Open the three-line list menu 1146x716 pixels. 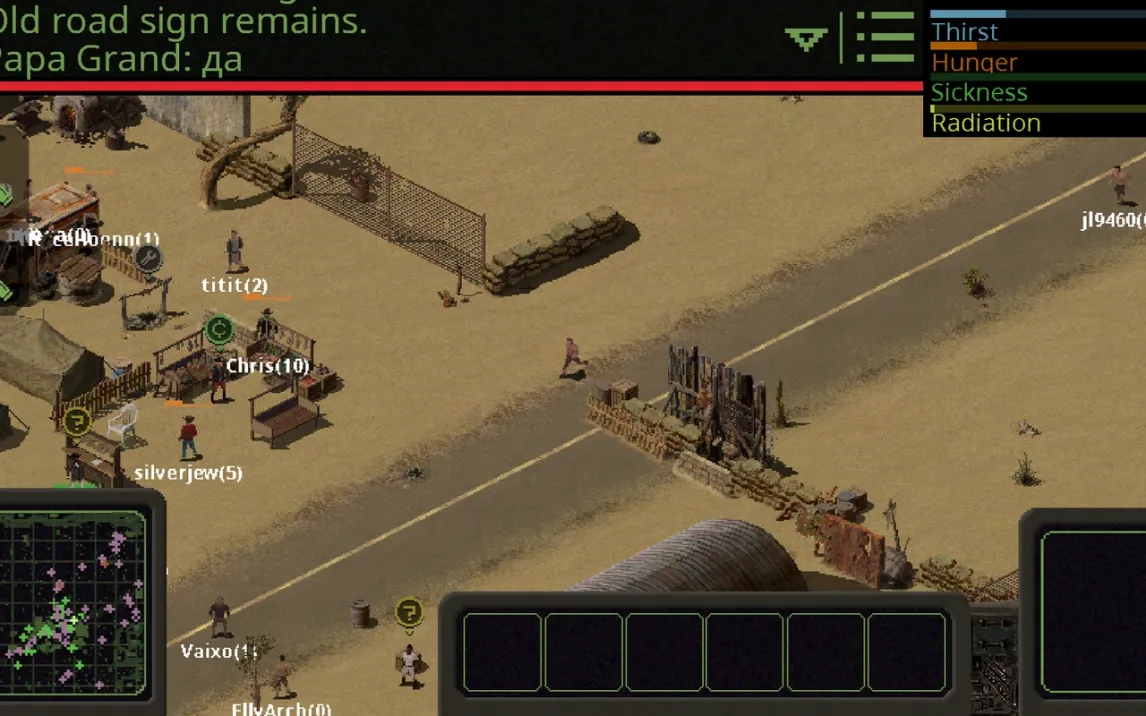(885, 38)
